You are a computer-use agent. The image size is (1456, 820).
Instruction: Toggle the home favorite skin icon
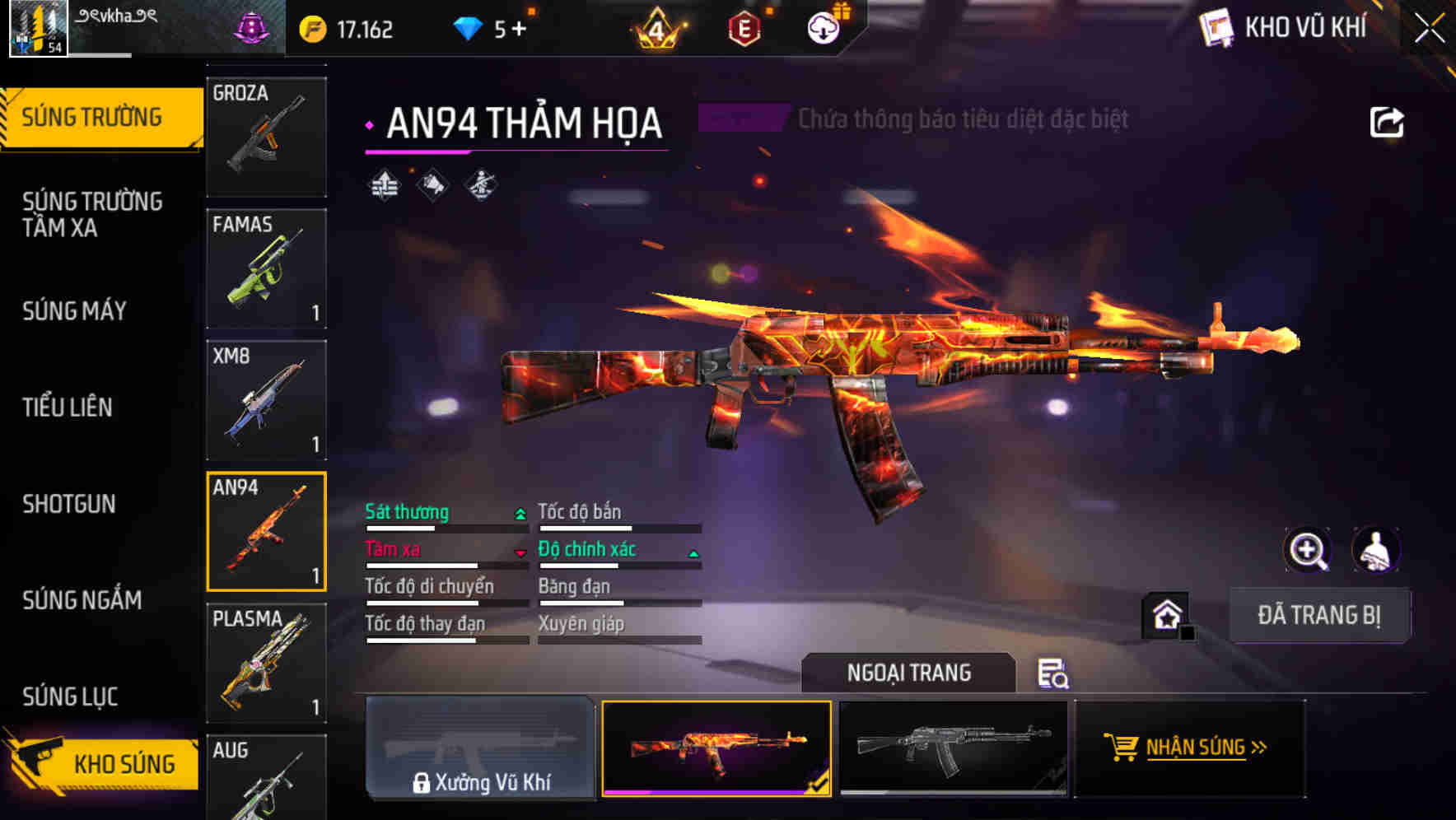click(x=1165, y=614)
